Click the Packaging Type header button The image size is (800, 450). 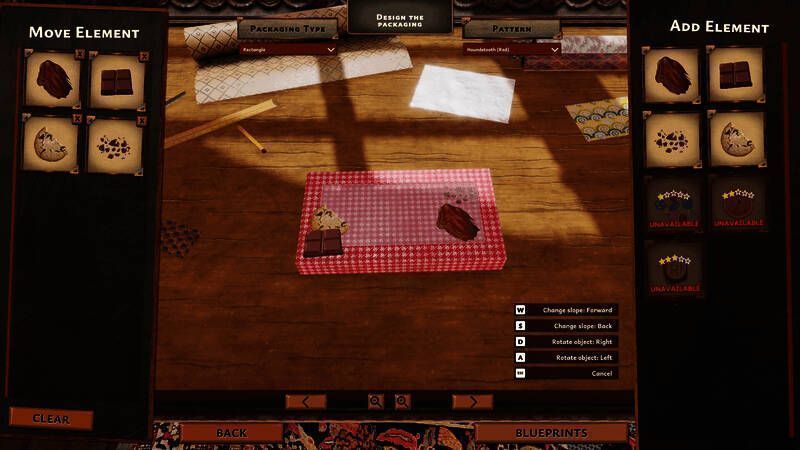point(288,28)
